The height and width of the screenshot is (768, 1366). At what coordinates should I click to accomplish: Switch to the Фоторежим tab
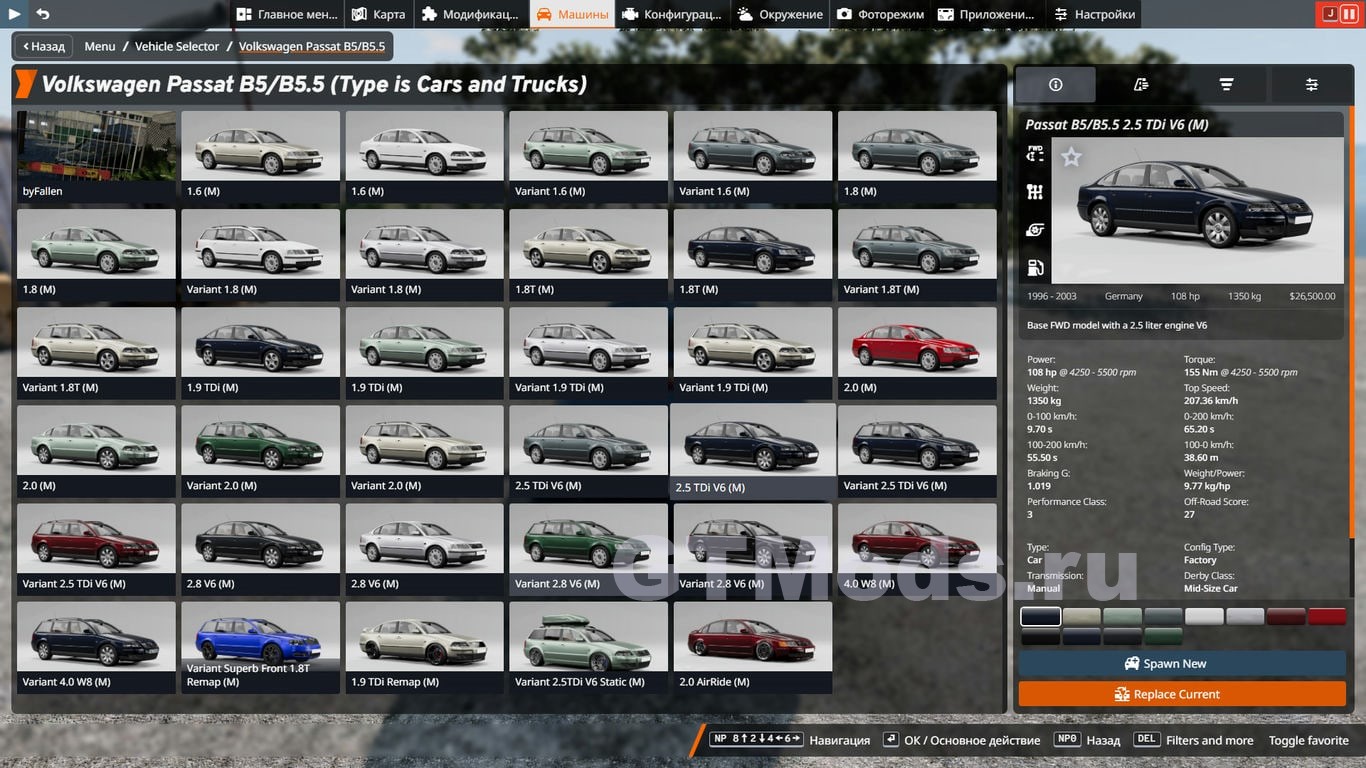pos(881,14)
